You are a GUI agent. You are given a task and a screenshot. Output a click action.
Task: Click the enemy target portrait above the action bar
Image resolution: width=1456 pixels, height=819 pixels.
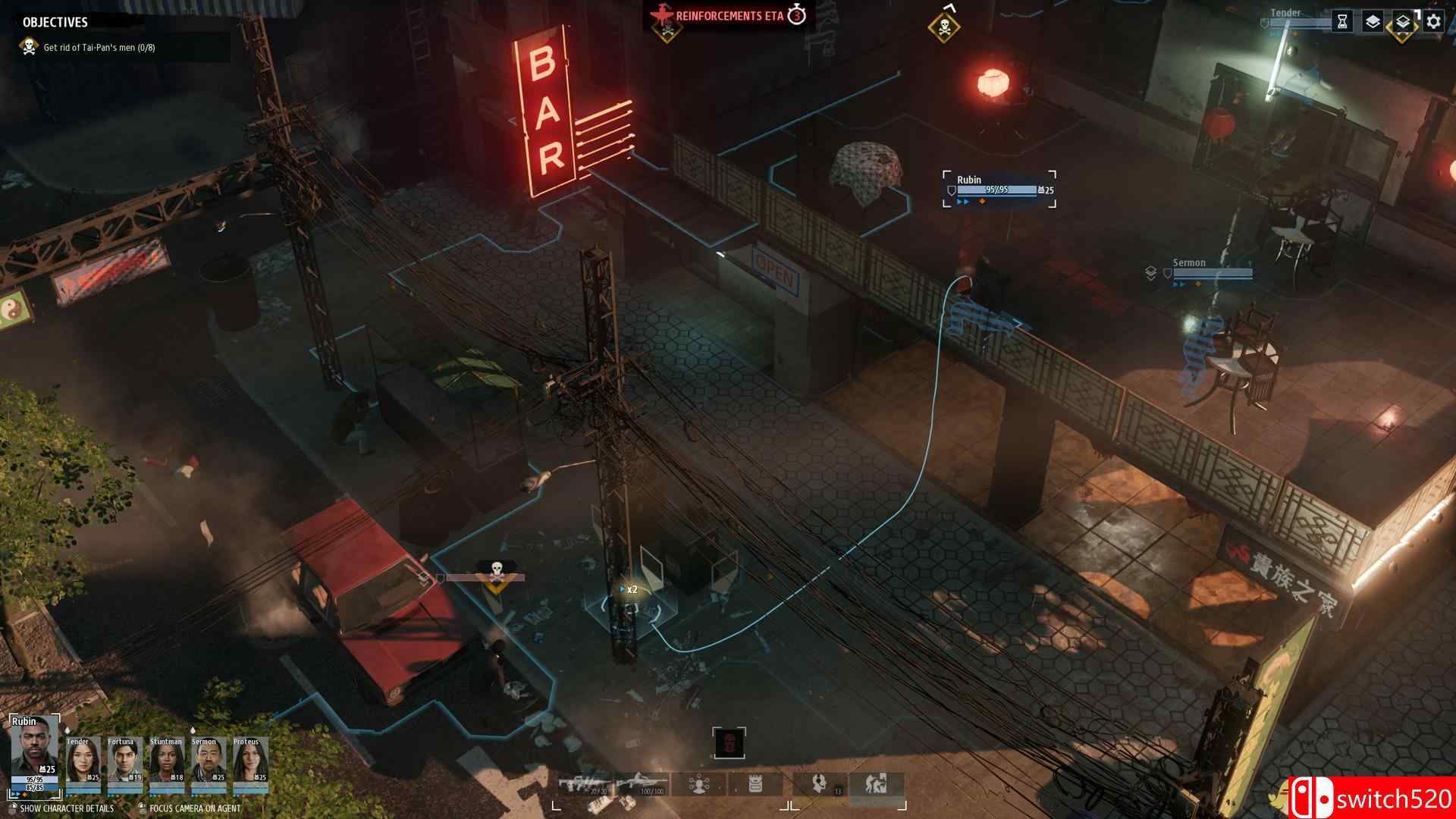coord(729,743)
